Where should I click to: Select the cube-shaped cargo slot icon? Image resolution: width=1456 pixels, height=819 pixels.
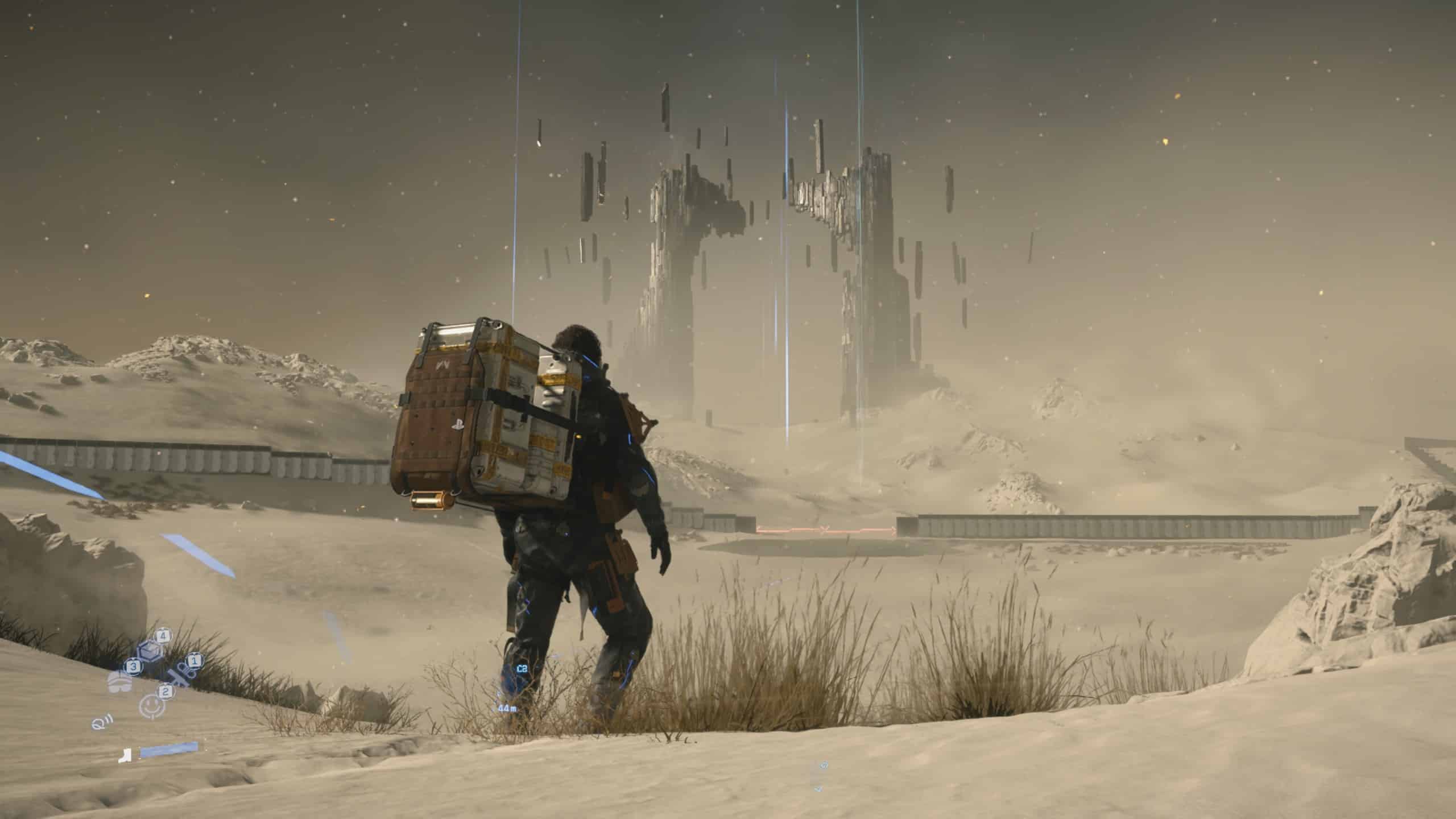(150, 651)
